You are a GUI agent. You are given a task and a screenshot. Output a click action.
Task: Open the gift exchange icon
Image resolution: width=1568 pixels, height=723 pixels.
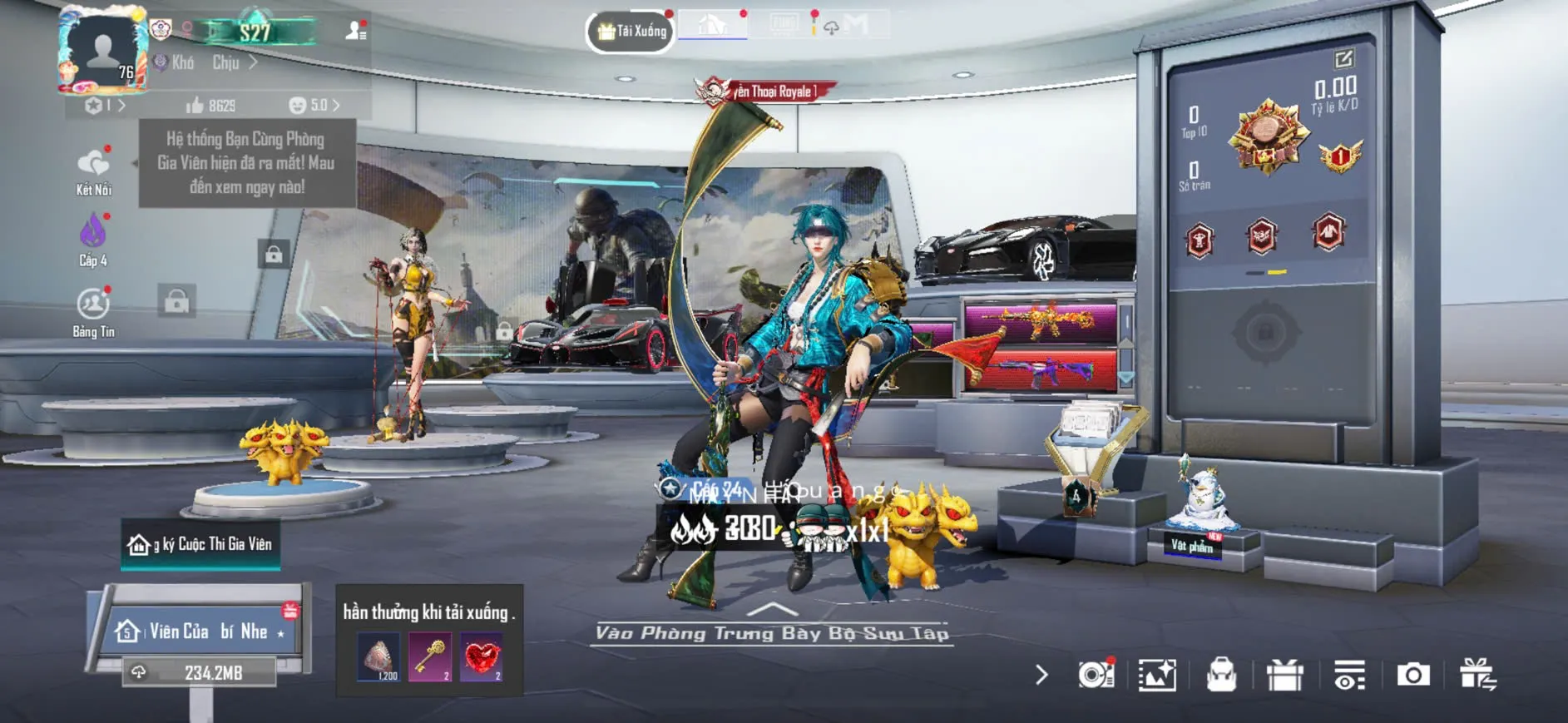coord(1477,675)
